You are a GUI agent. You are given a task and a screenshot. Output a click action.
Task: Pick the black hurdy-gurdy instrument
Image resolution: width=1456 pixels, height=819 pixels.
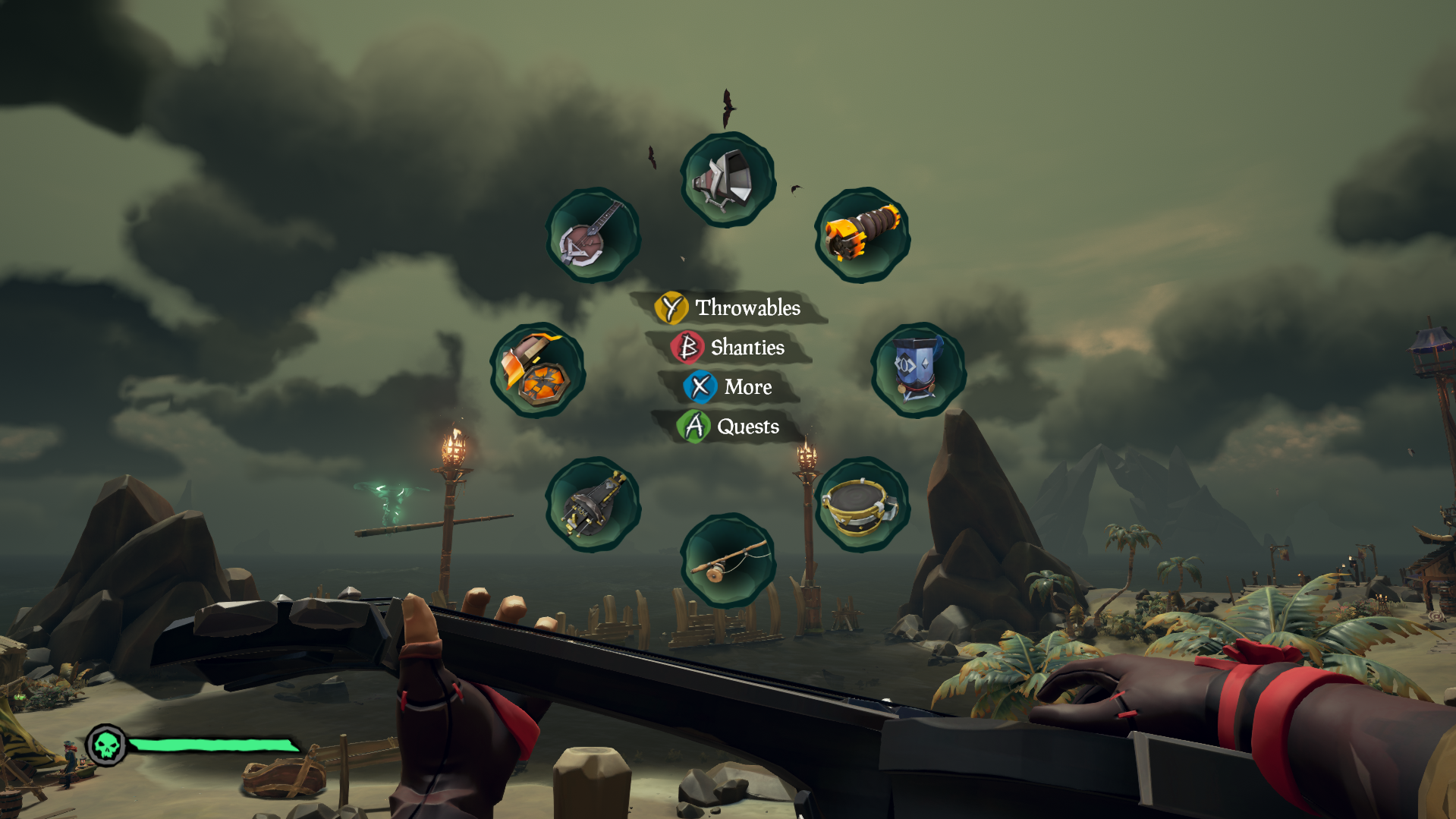(x=593, y=504)
